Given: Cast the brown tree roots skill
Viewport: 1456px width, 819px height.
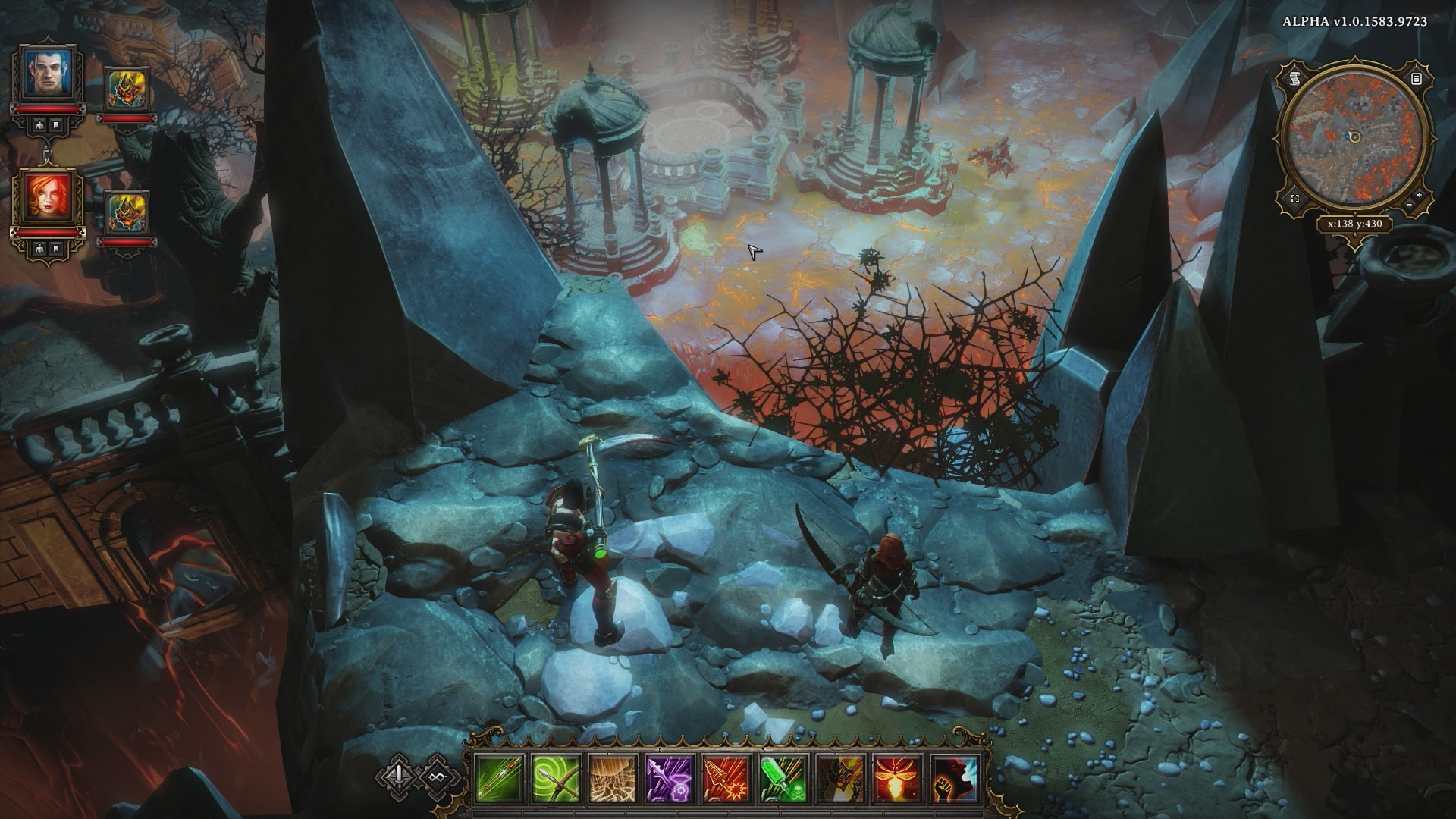Looking at the screenshot, I should (x=613, y=779).
